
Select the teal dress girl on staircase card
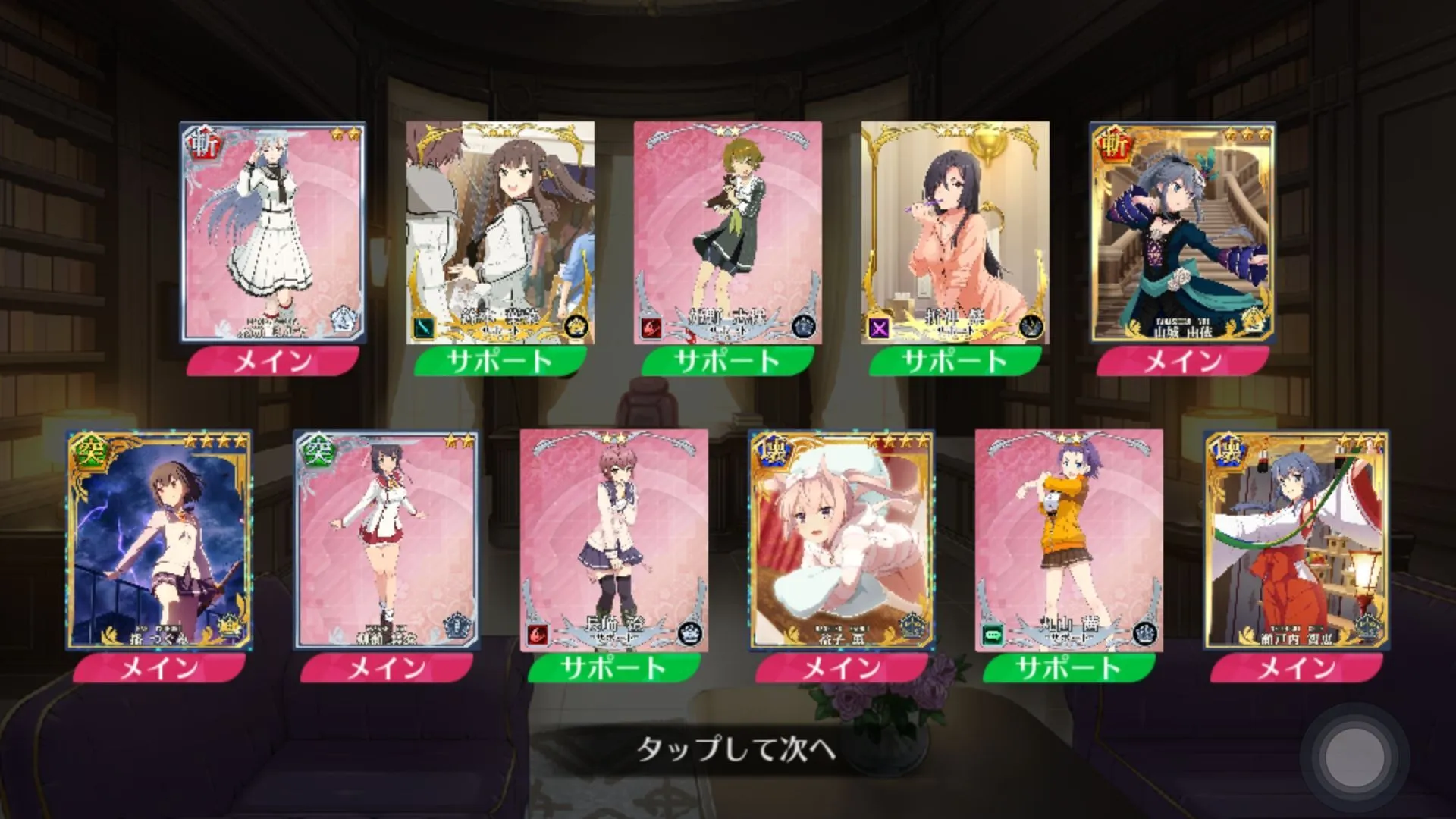coord(1183,232)
